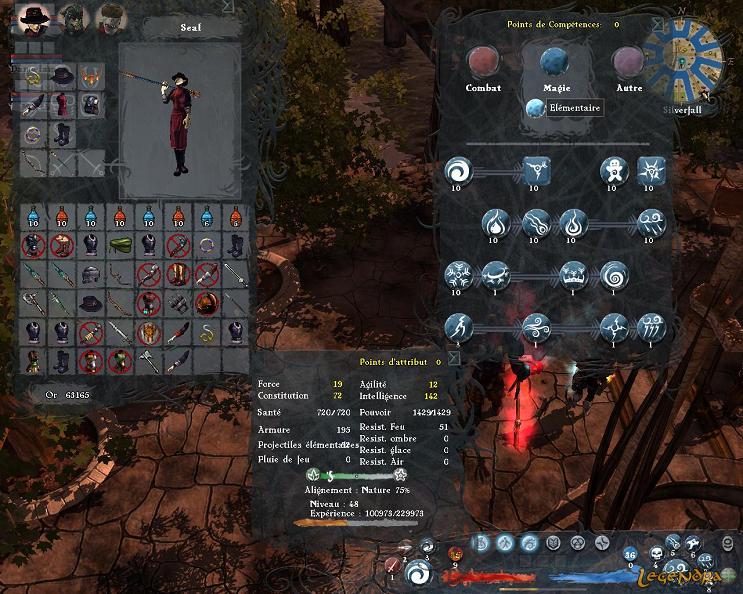
Task: Select the green cap in inventory
Action: pos(120,245)
